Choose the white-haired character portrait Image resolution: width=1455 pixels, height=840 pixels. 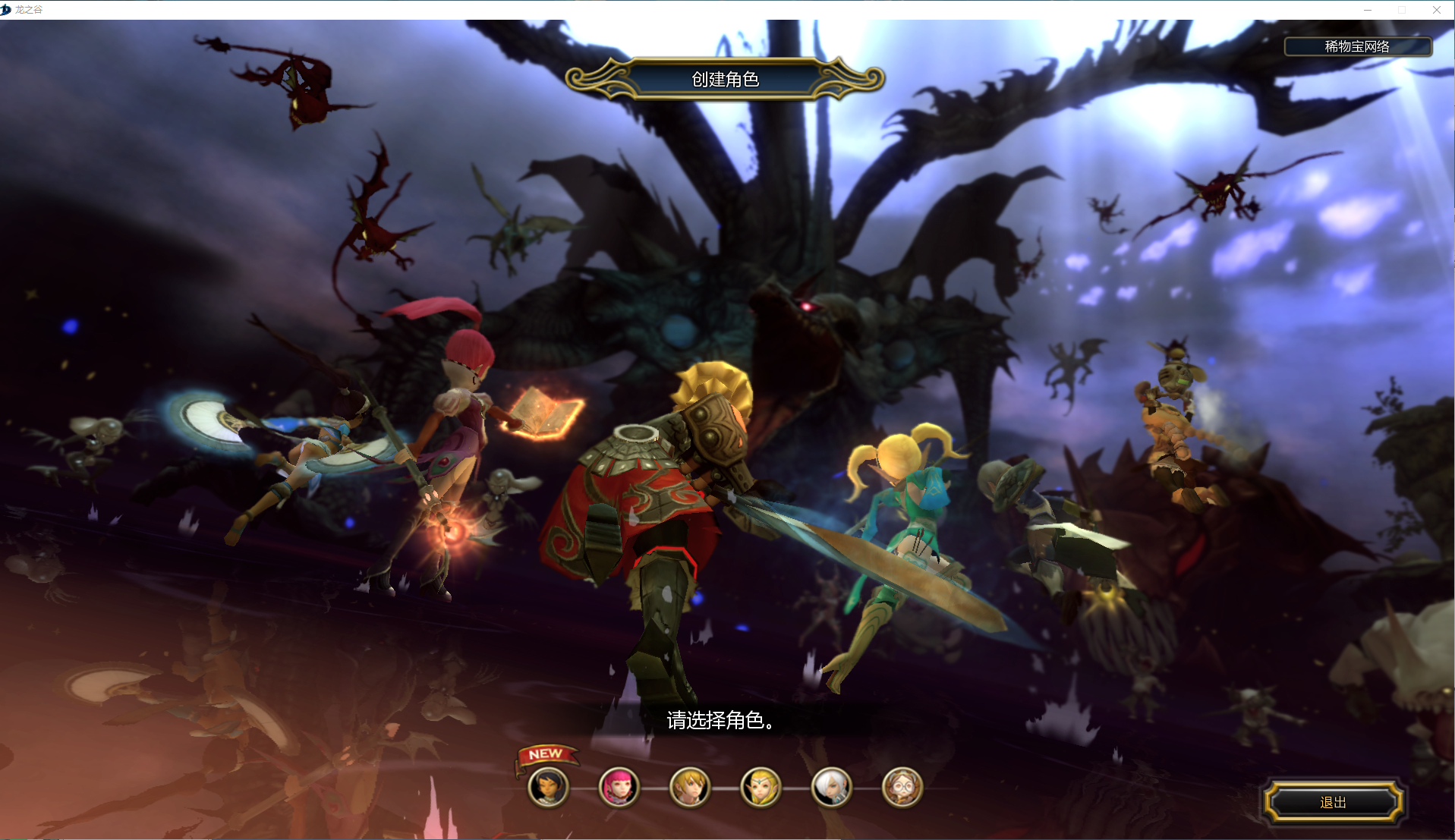coord(832,787)
